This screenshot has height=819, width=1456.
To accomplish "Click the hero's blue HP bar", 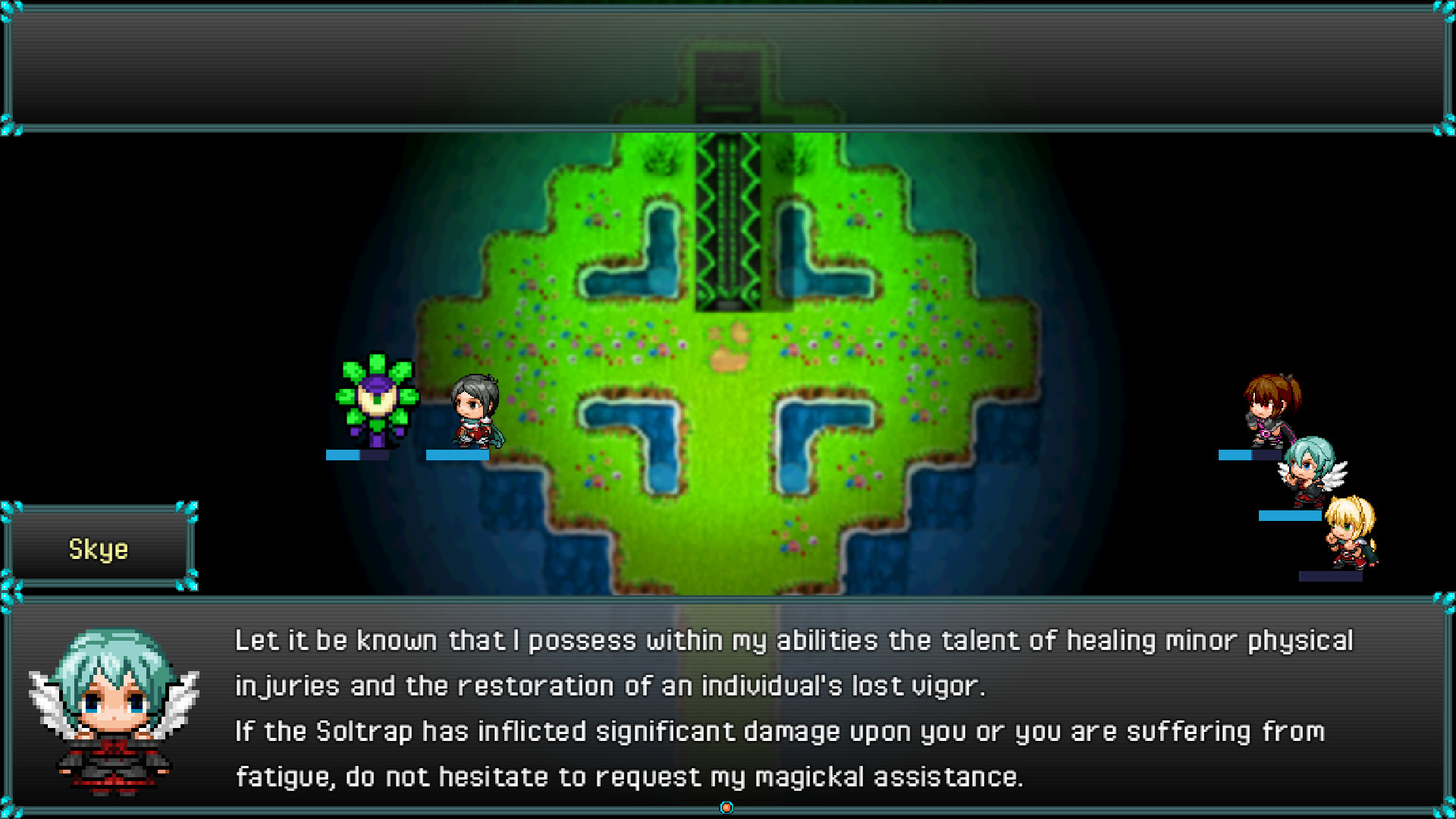I will [457, 454].
